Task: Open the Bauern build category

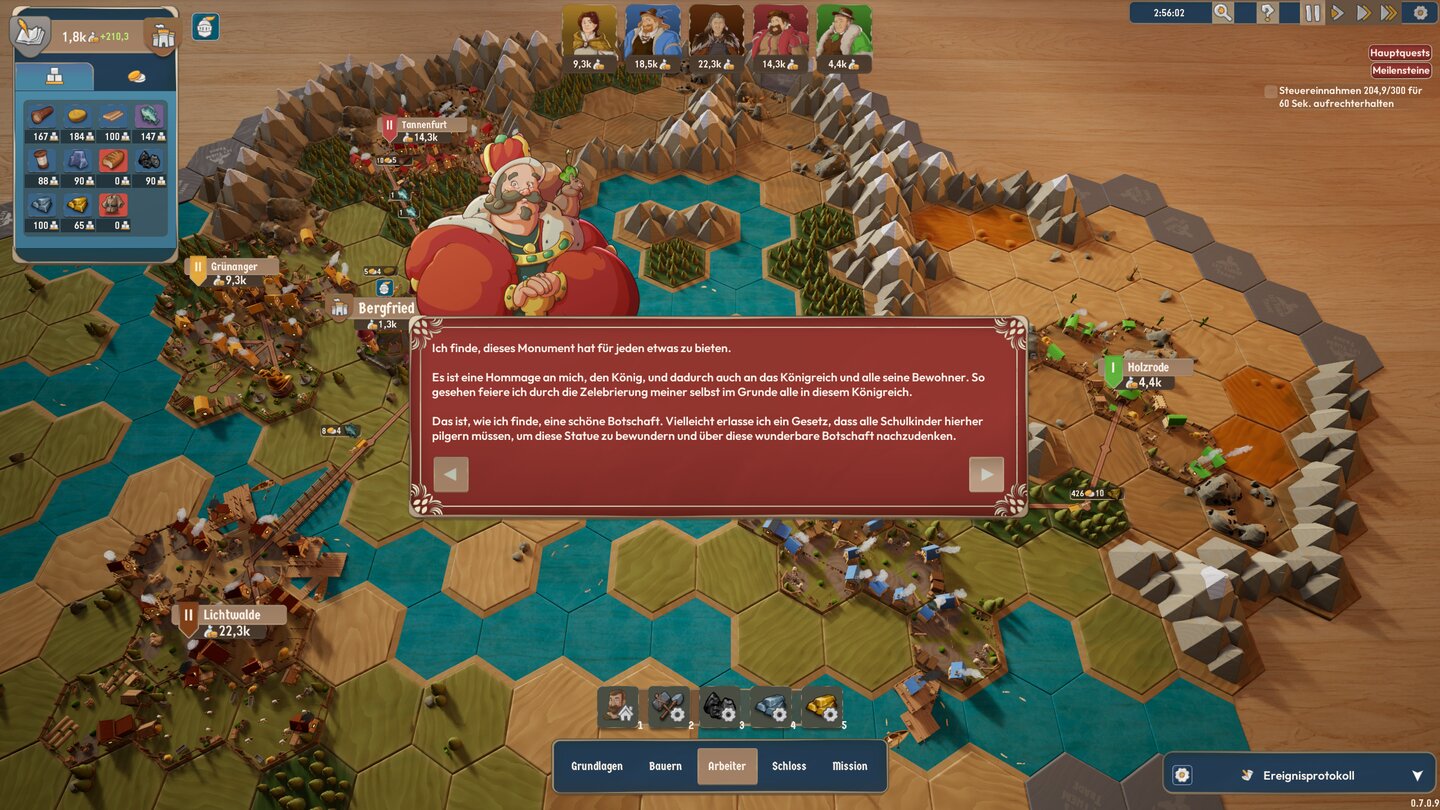Action: pos(665,766)
